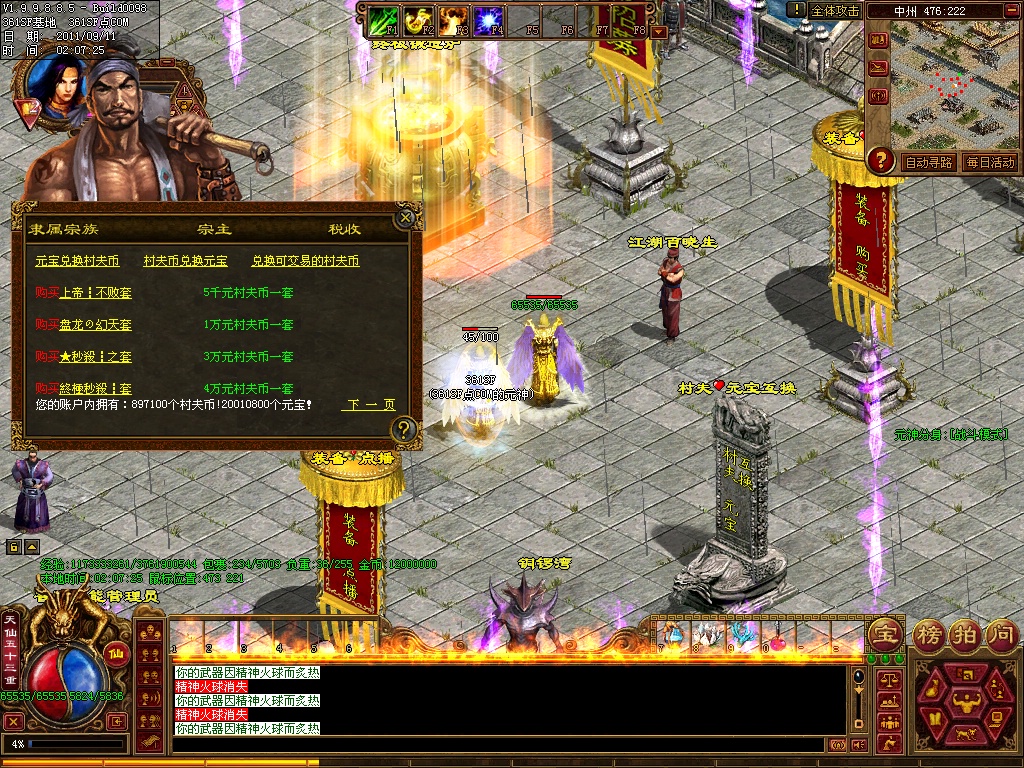Open 自动寻路 auto-pathfinding
This screenshot has width=1024, height=768.
click(928, 162)
